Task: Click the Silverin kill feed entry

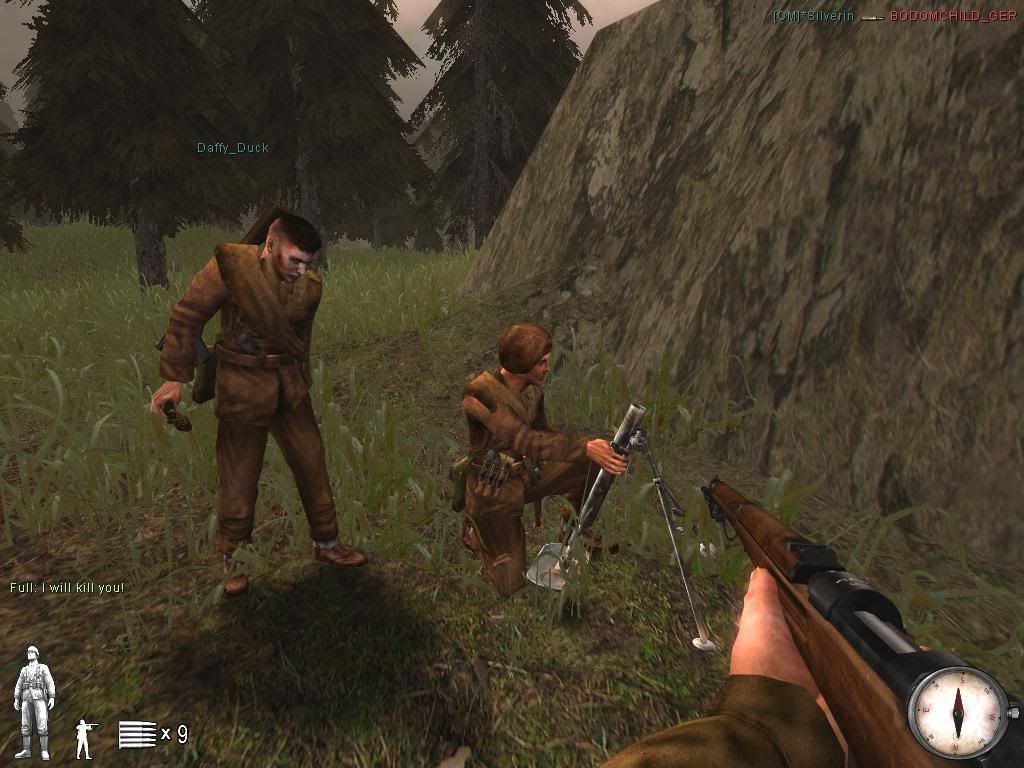Action: (x=813, y=16)
